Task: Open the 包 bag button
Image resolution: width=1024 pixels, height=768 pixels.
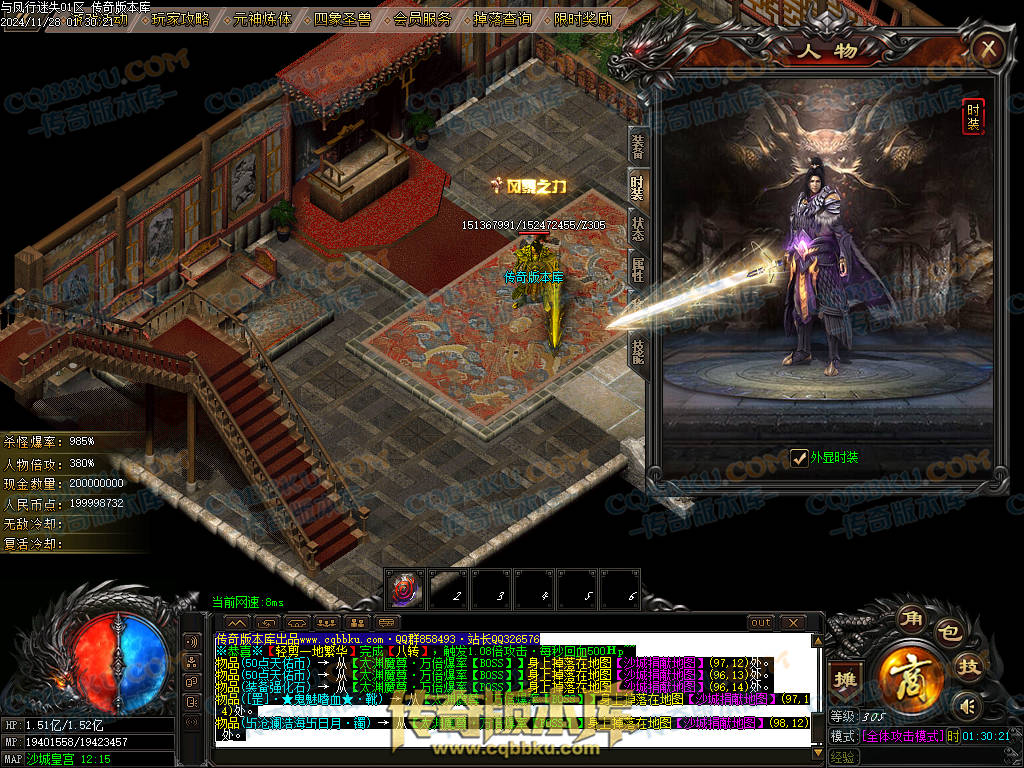Action: [951, 632]
